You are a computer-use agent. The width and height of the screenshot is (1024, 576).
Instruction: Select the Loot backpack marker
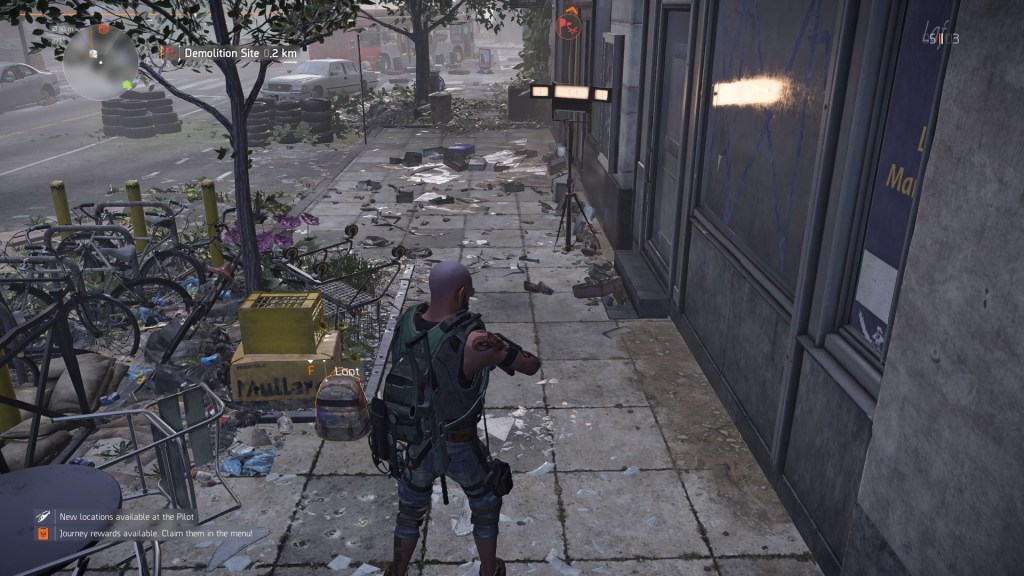pyautogui.click(x=343, y=405)
